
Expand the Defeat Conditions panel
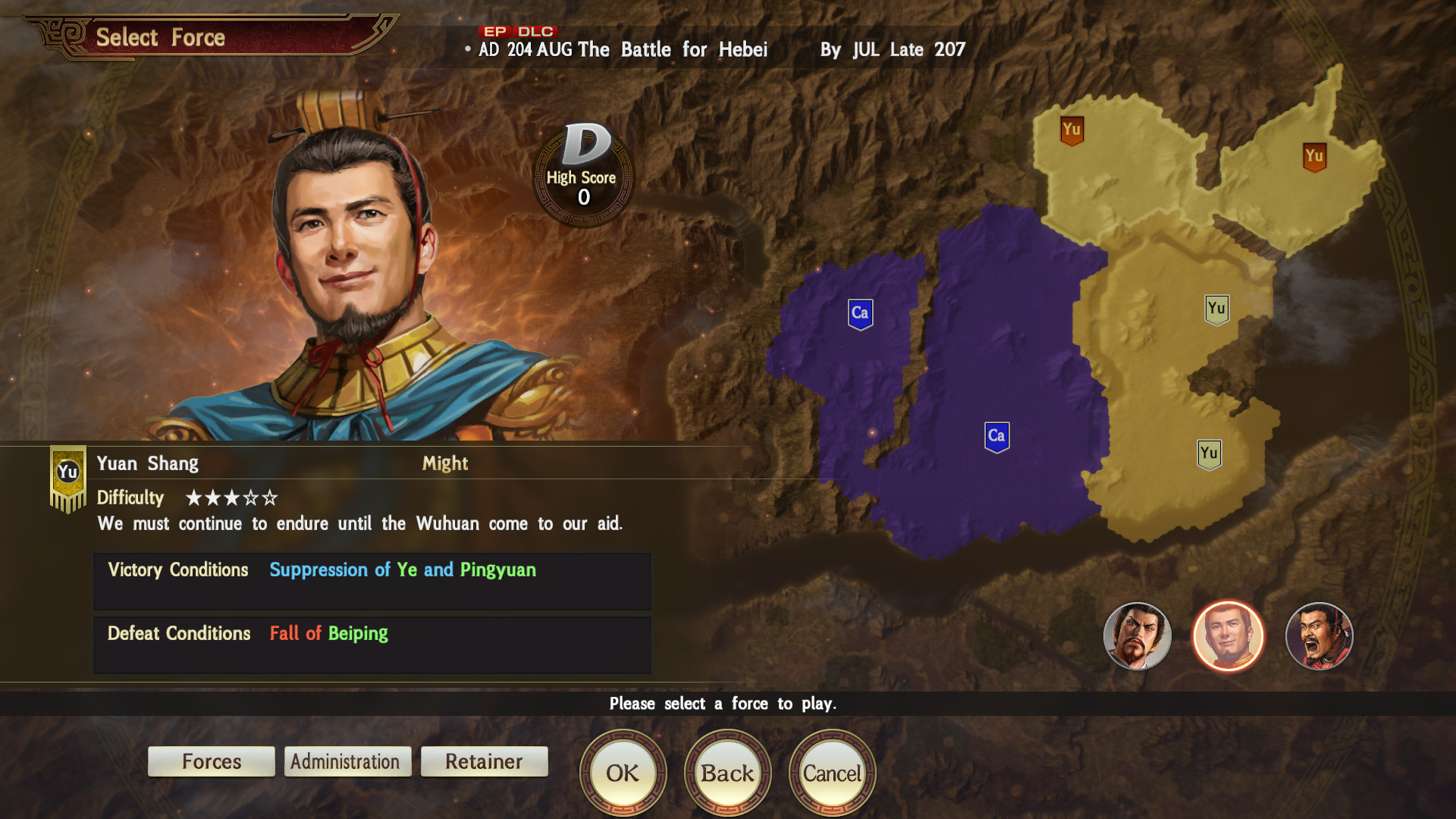[x=371, y=644]
